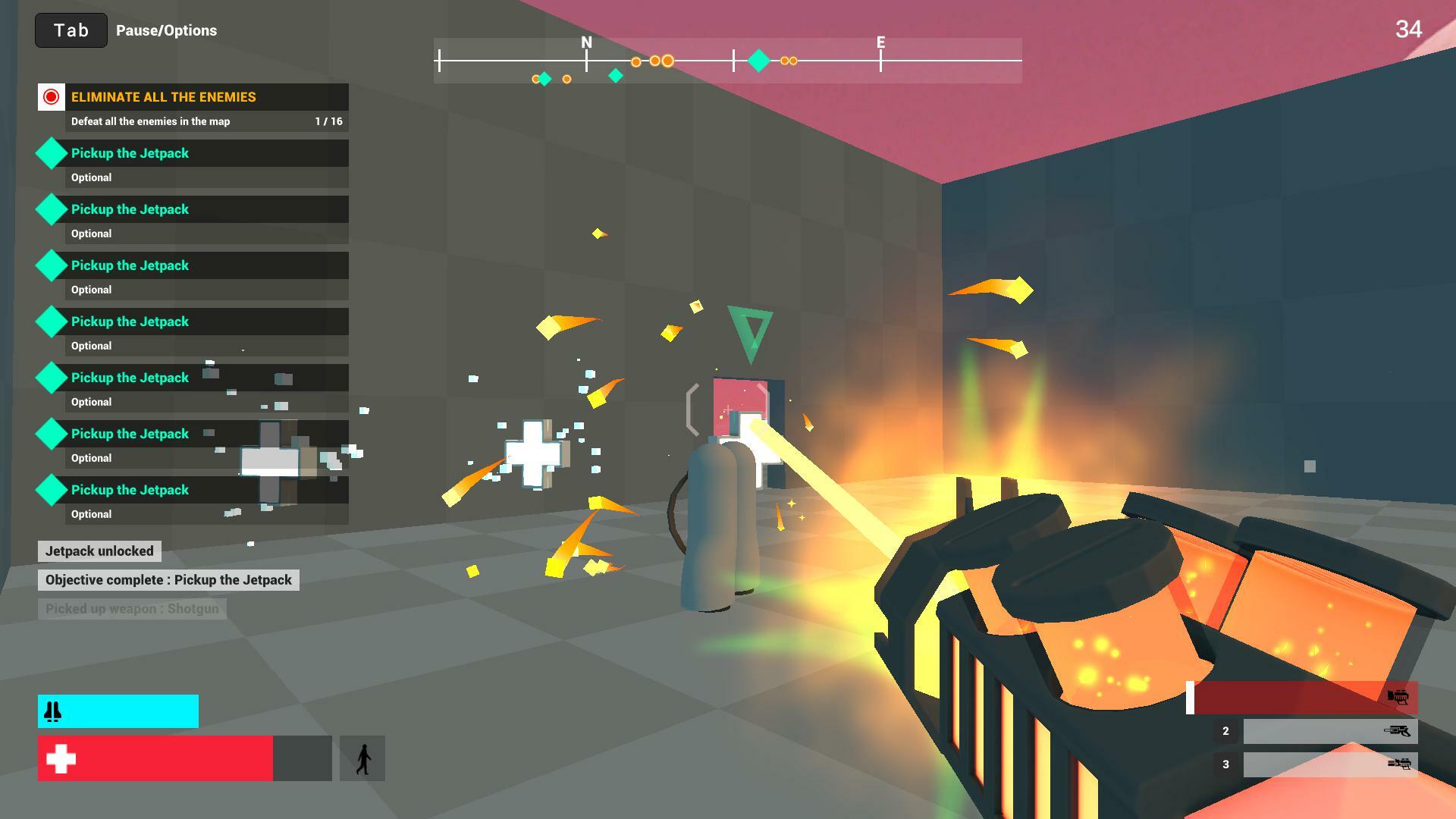This screenshot has width=1456, height=819.
Task: Collapse the fourth Pickup the Jetpack objective
Action: tap(206, 322)
